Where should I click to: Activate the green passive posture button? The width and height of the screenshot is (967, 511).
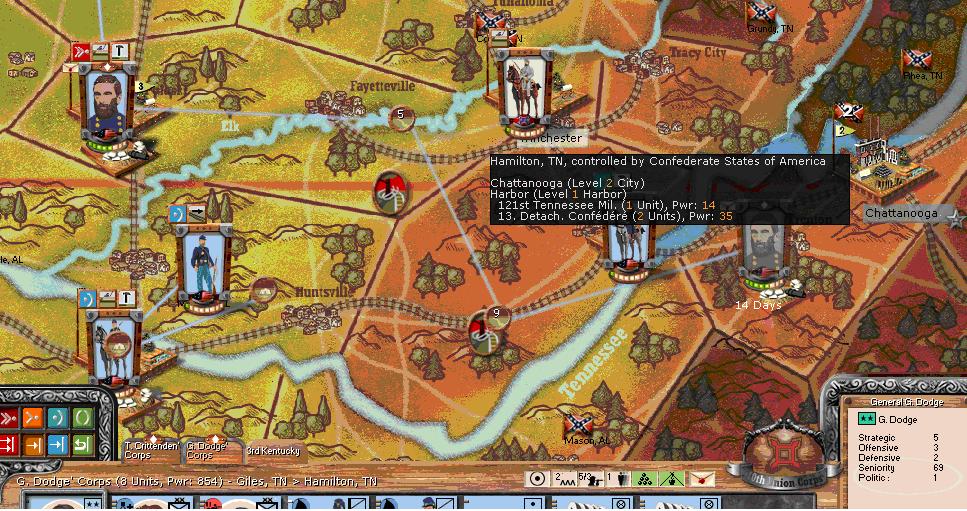pos(81,417)
